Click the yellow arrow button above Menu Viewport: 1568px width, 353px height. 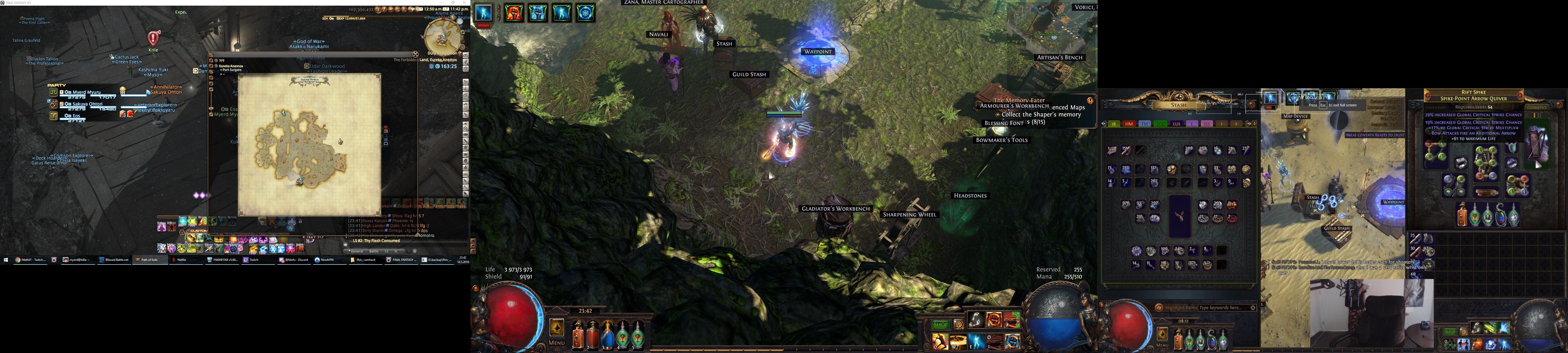pos(556,328)
